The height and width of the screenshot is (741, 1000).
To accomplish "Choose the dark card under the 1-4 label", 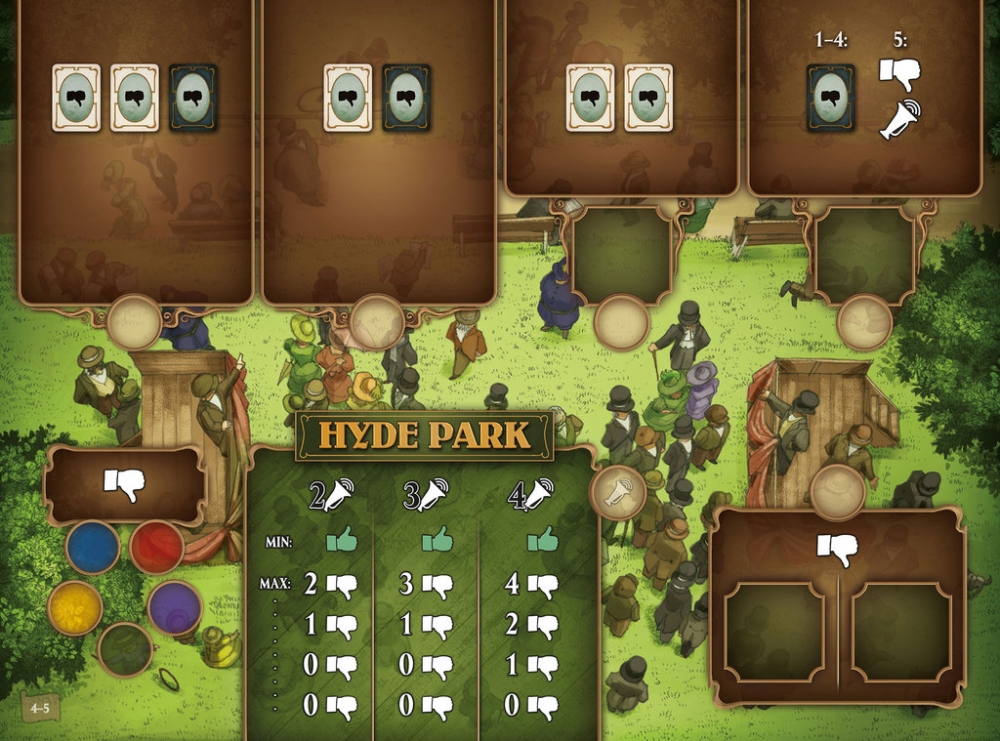I will click(831, 98).
